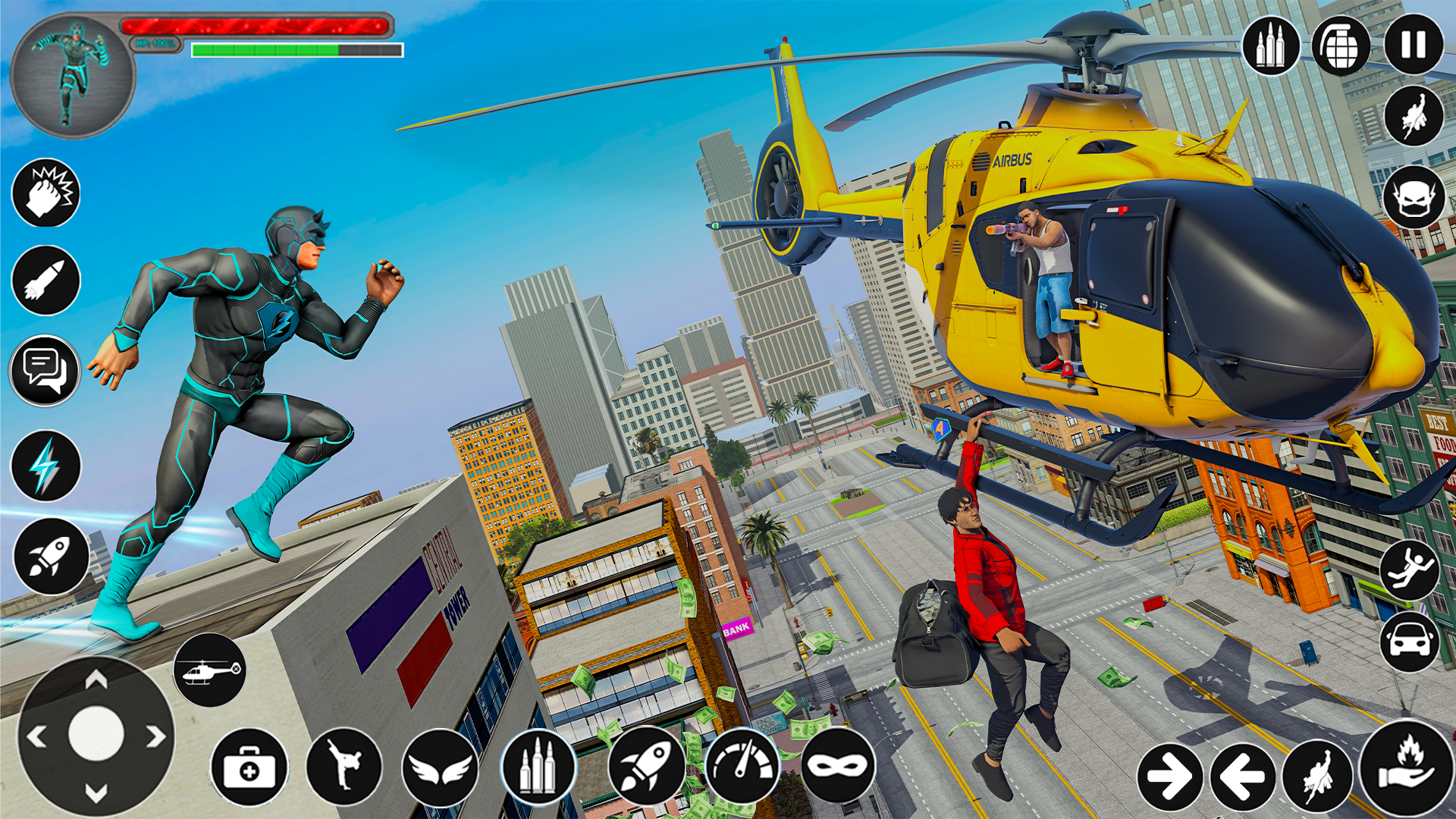
Task: Select the grenade weapon icon
Action: 1341,45
